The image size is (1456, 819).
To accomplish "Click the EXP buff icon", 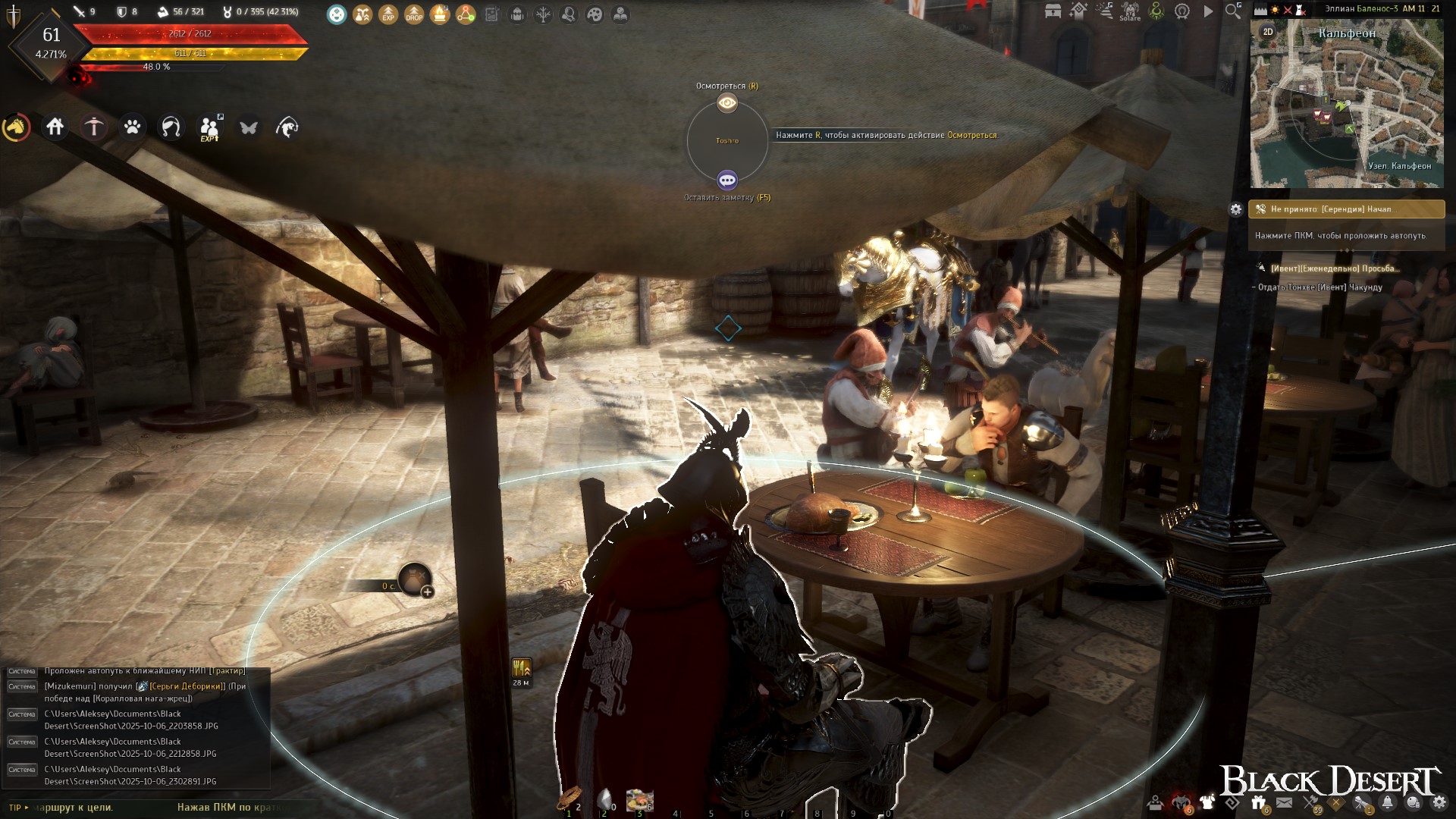I will point(388,14).
